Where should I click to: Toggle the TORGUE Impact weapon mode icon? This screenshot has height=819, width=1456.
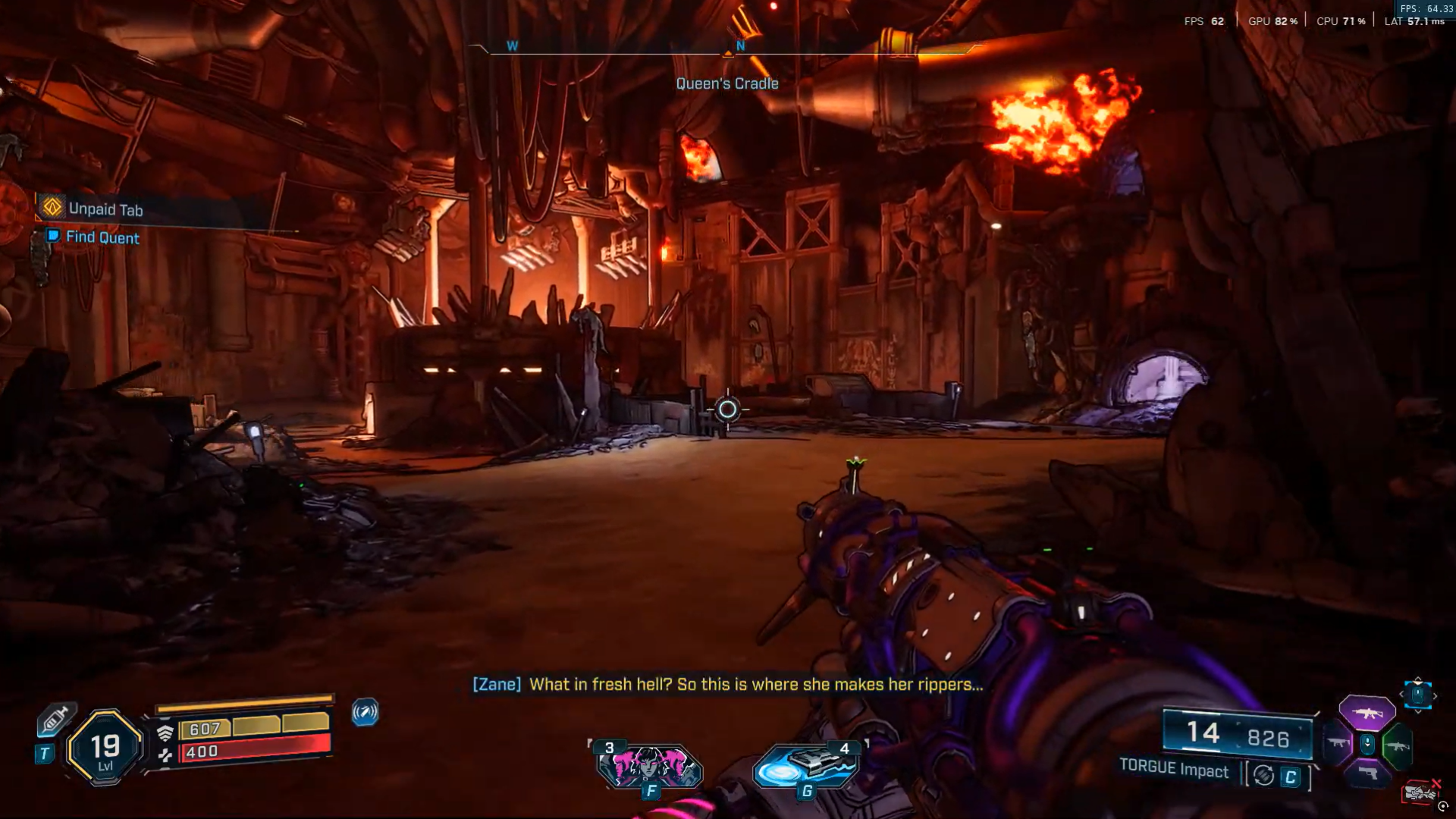coord(1263,776)
